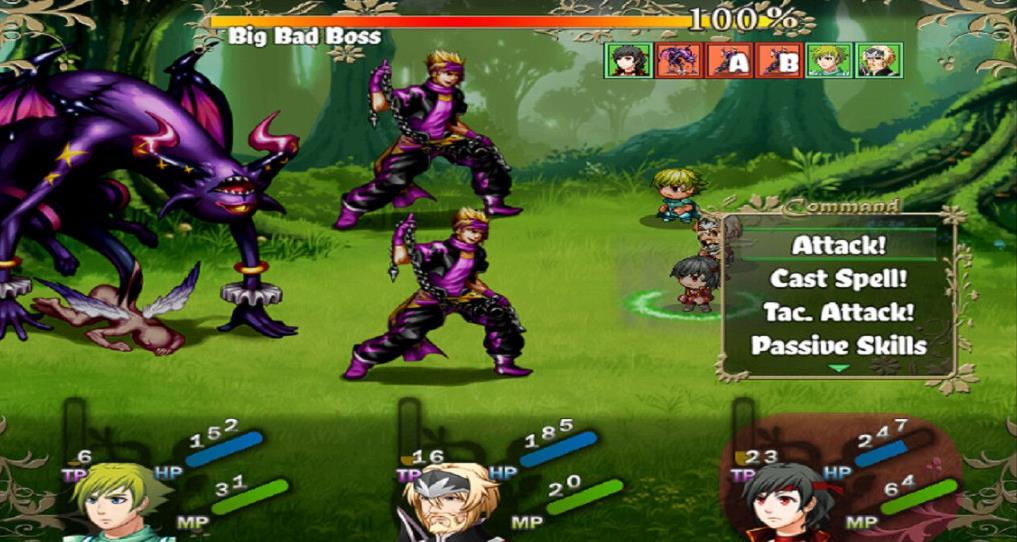Image resolution: width=1017 pixels, height=542 pixels.
Task: Click the green down arrow under the commands
Action: point(838,369)
